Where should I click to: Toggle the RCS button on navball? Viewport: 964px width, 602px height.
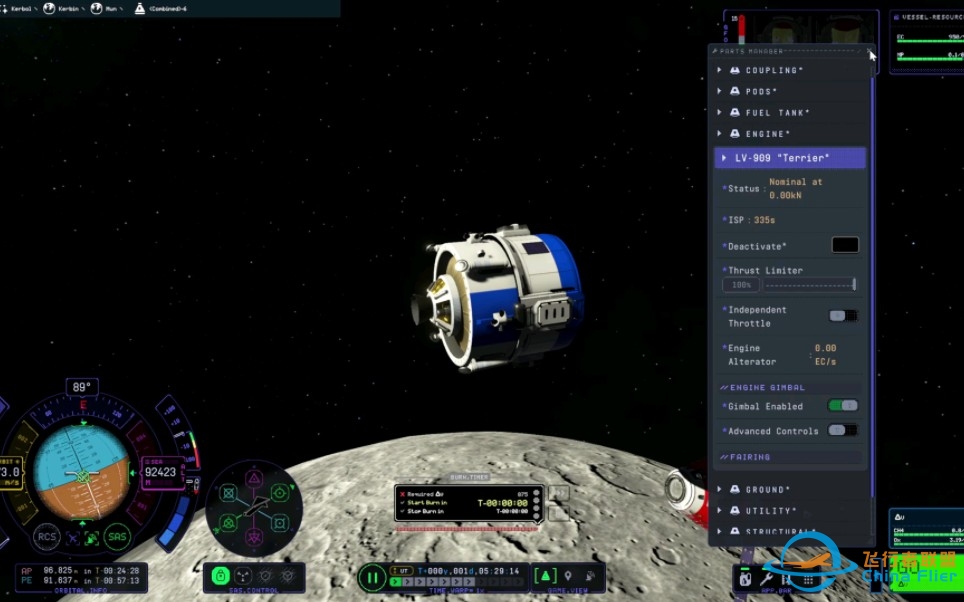pos(45,536)
